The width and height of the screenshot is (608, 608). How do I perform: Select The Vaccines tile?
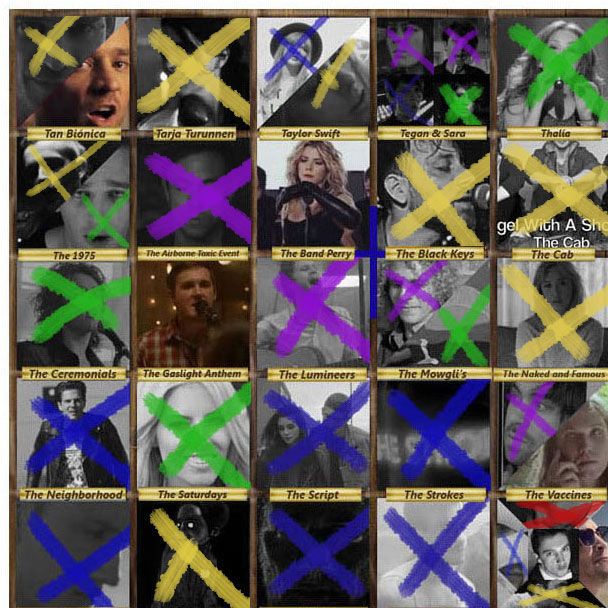point(551,434)
